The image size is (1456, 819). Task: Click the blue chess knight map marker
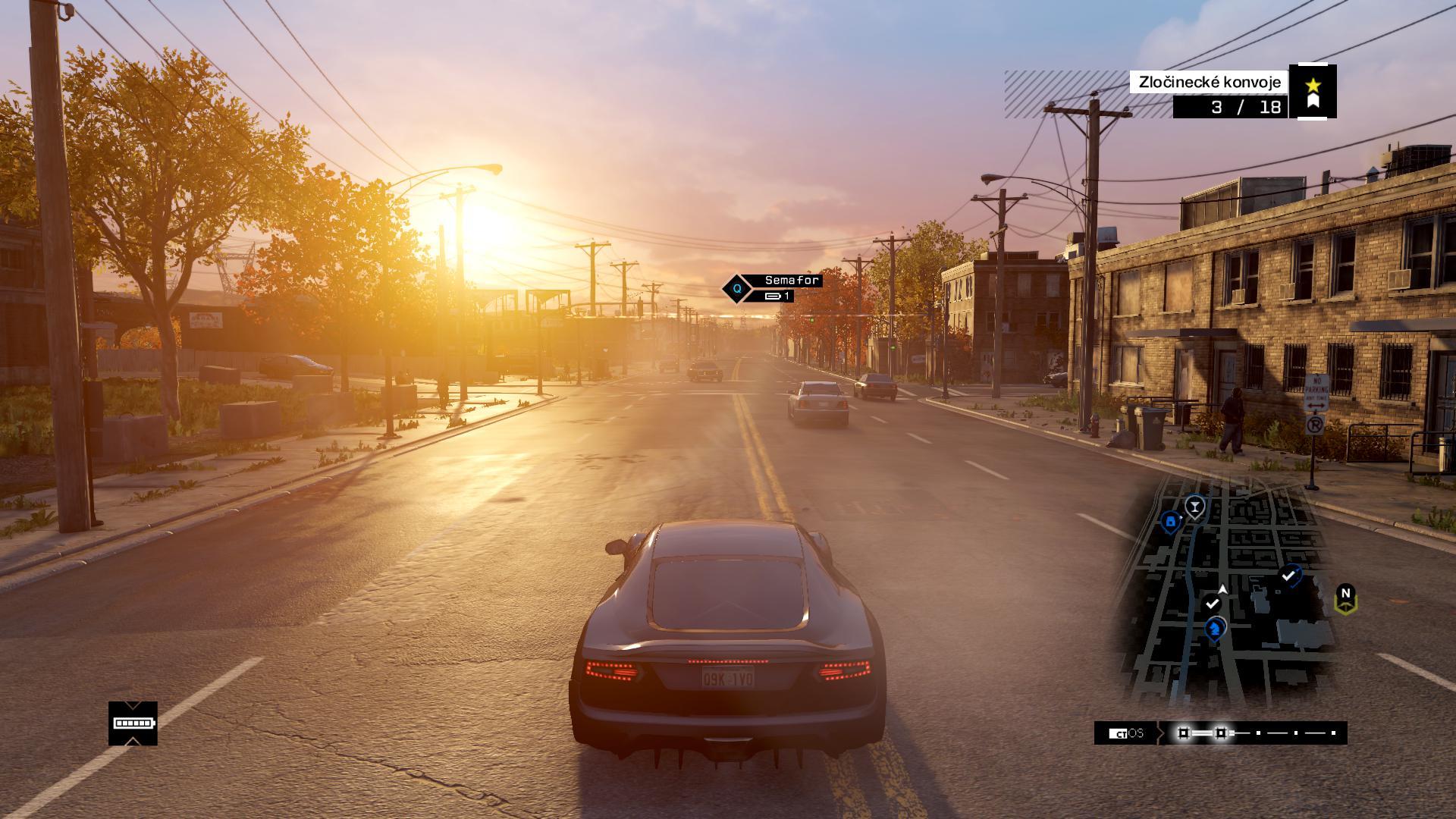(x=1216, y=628)
